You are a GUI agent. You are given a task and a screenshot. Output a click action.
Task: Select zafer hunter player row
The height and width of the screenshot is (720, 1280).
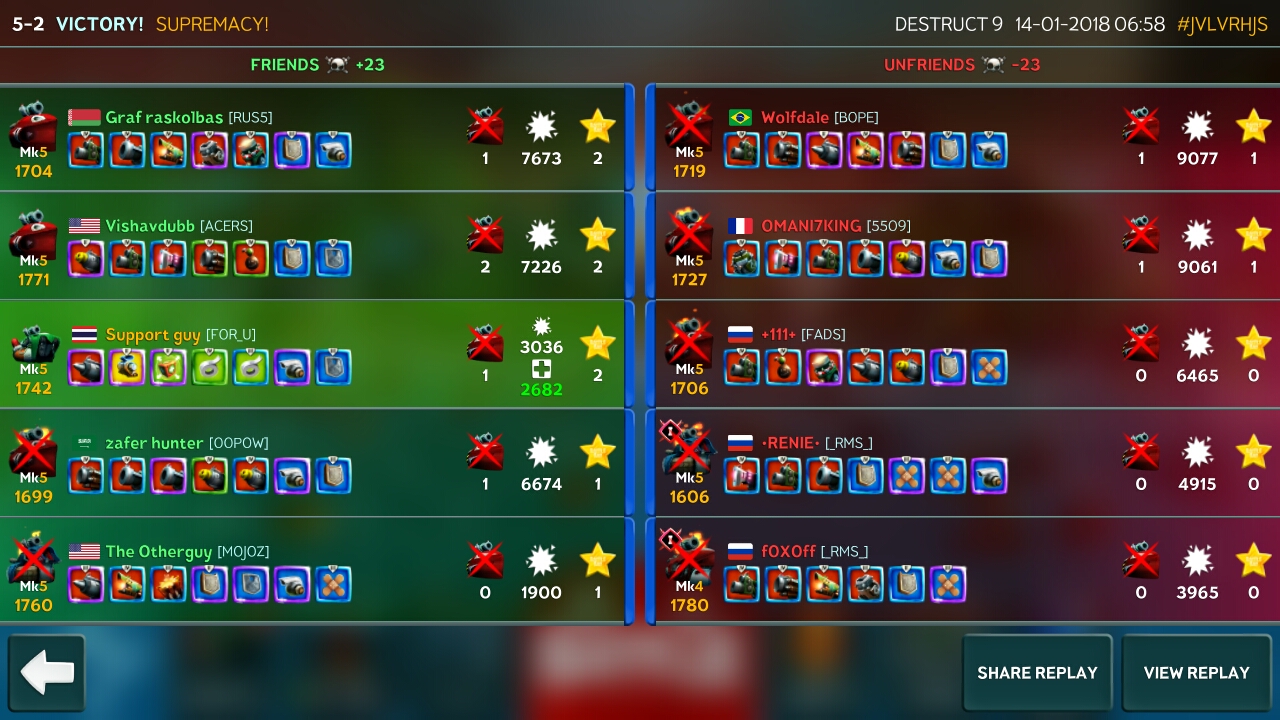[315, 463]
